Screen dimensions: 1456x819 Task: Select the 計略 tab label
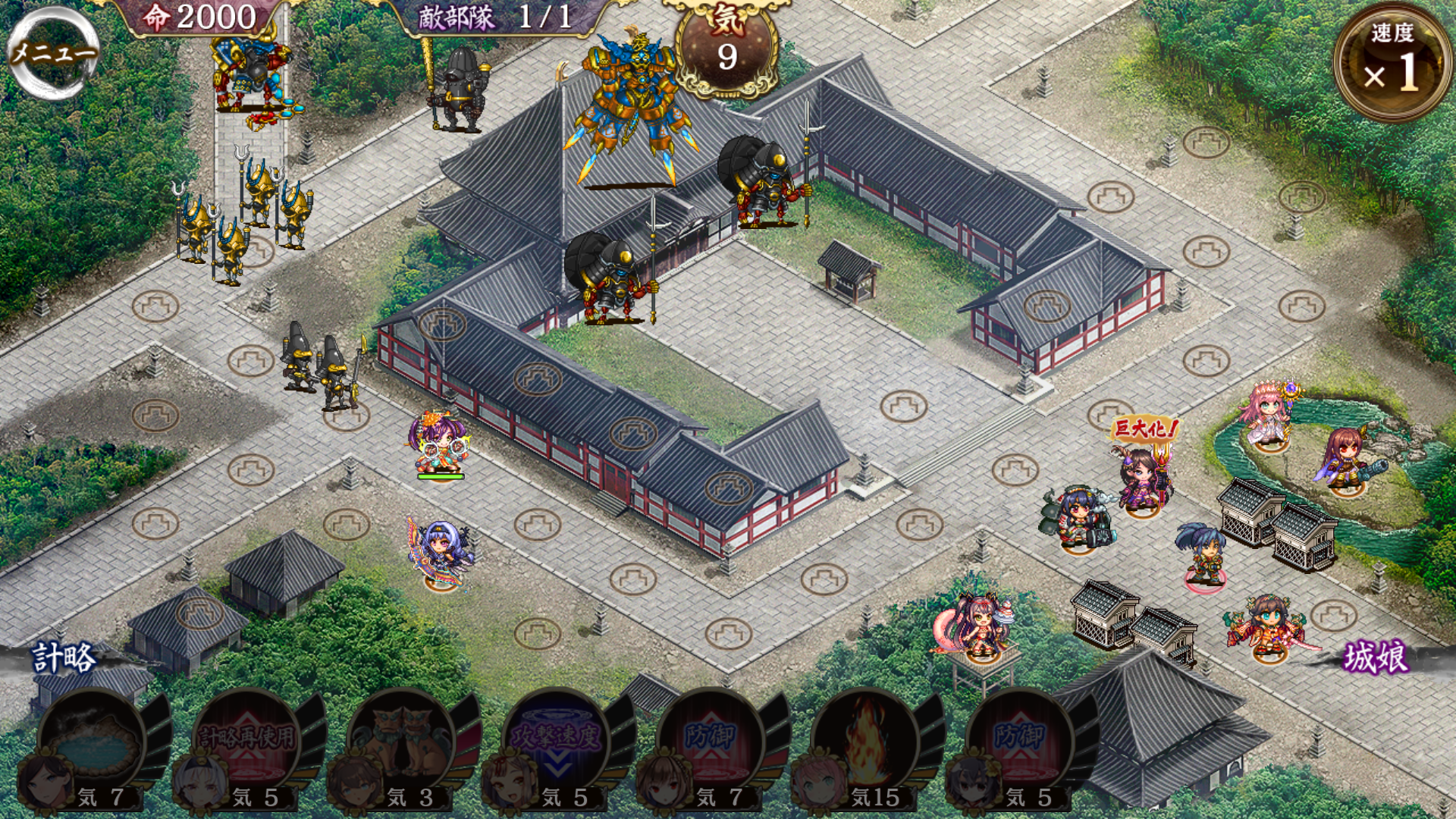[x=64, y=657]
